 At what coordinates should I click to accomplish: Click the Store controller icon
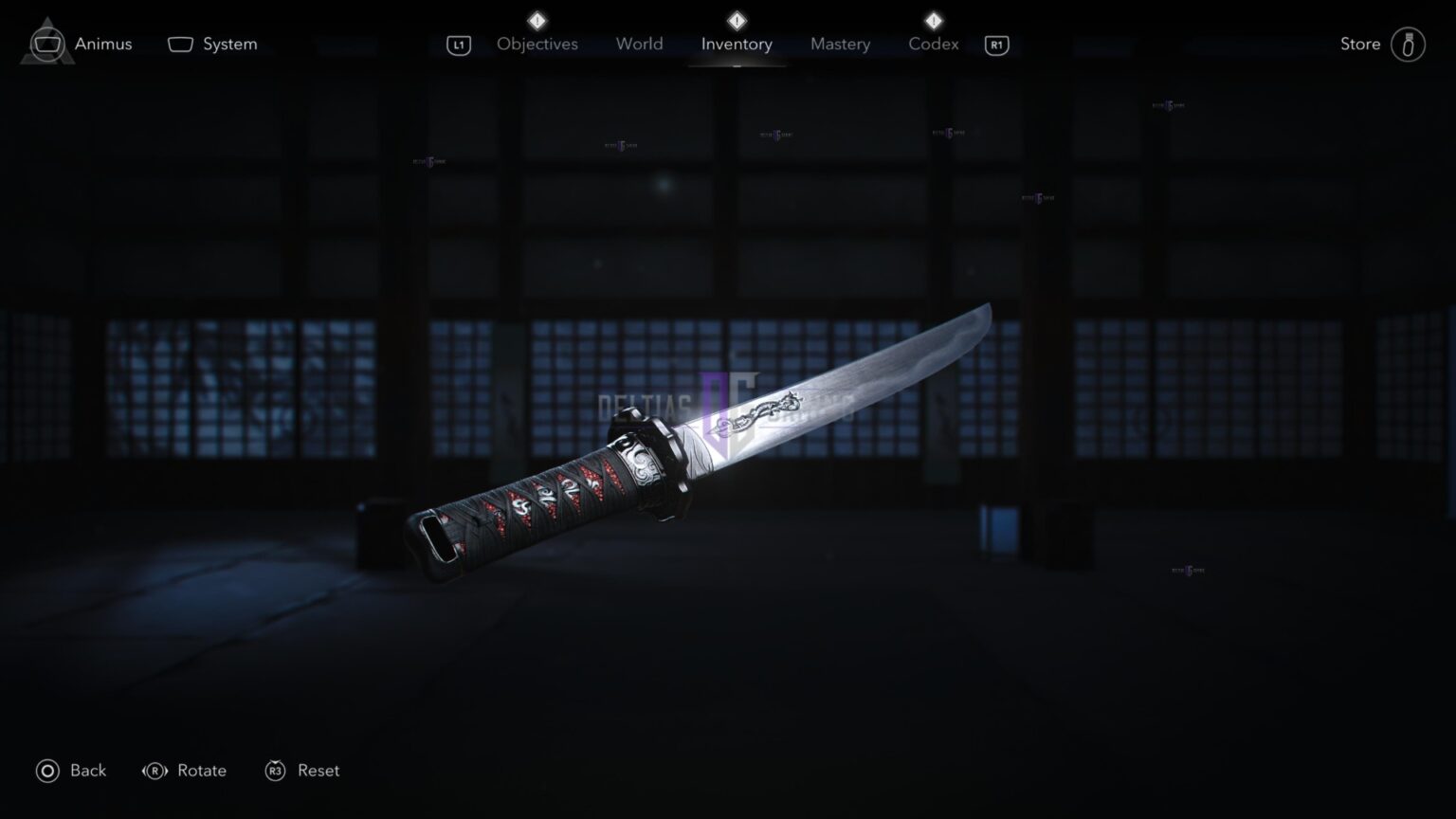[1407, 44]
